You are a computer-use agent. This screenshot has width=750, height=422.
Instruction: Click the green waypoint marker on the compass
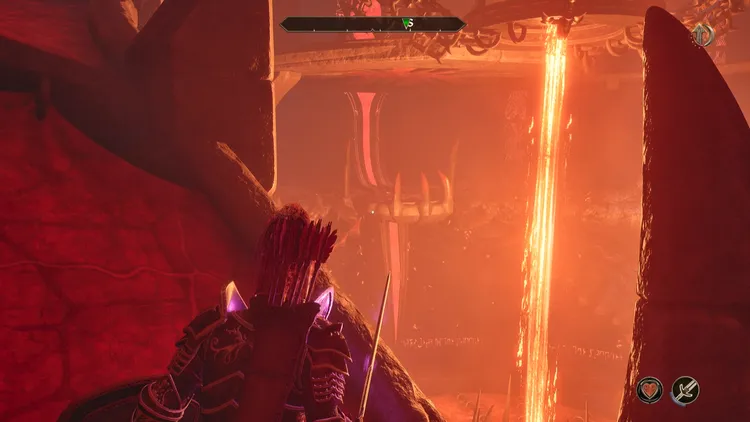407,23
